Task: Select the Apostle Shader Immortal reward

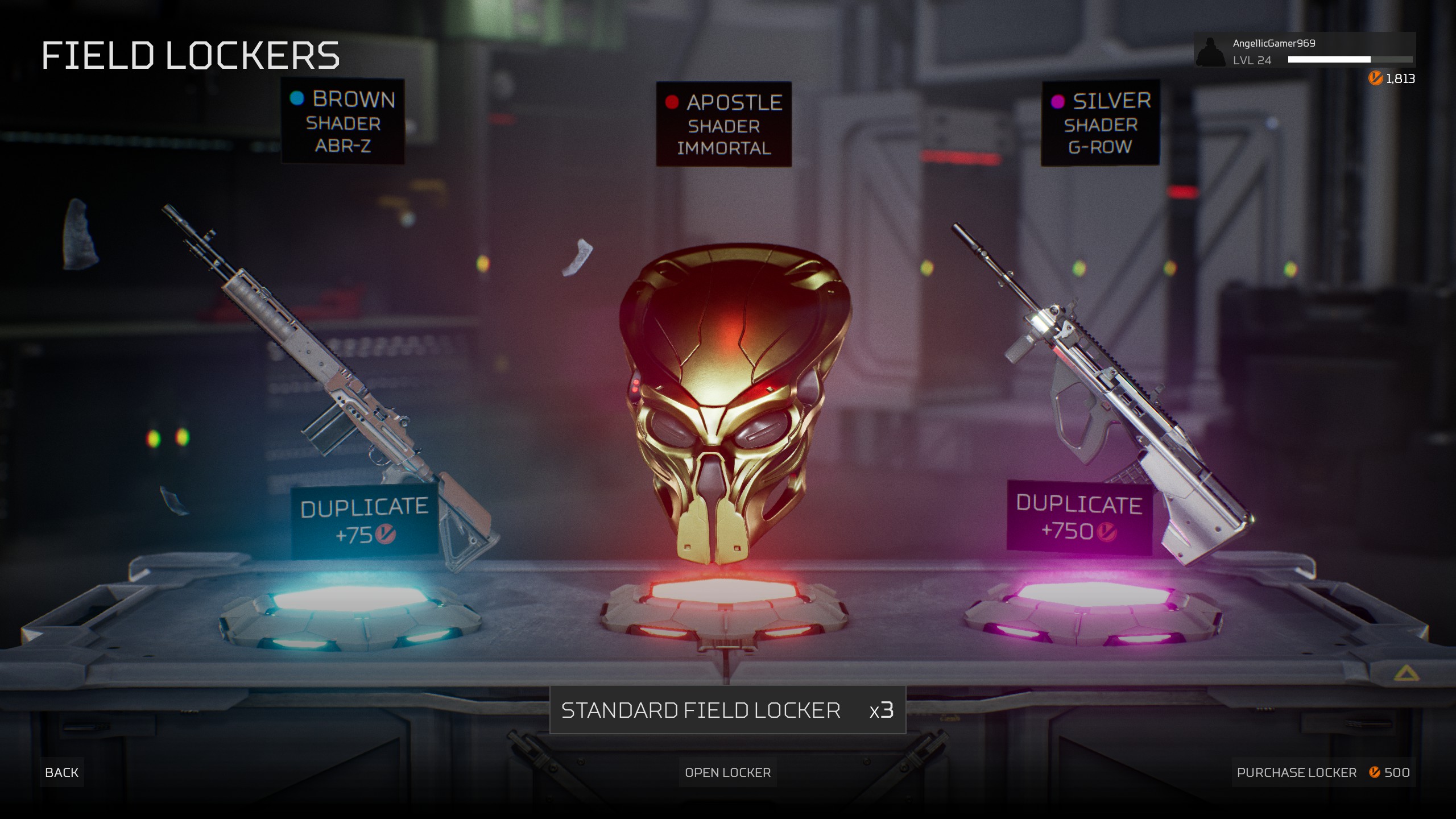Action: (x=723, y=125)
